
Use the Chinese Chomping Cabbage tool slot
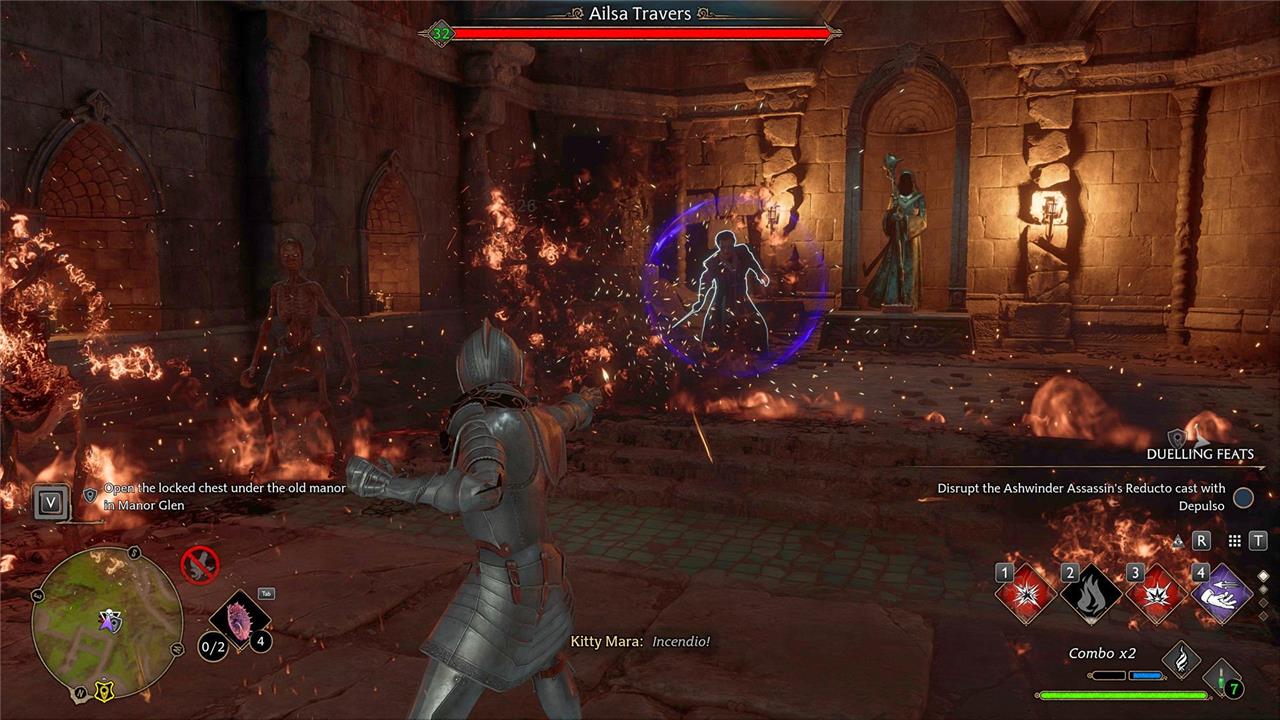pyautogui.click(x=241, y=618)
